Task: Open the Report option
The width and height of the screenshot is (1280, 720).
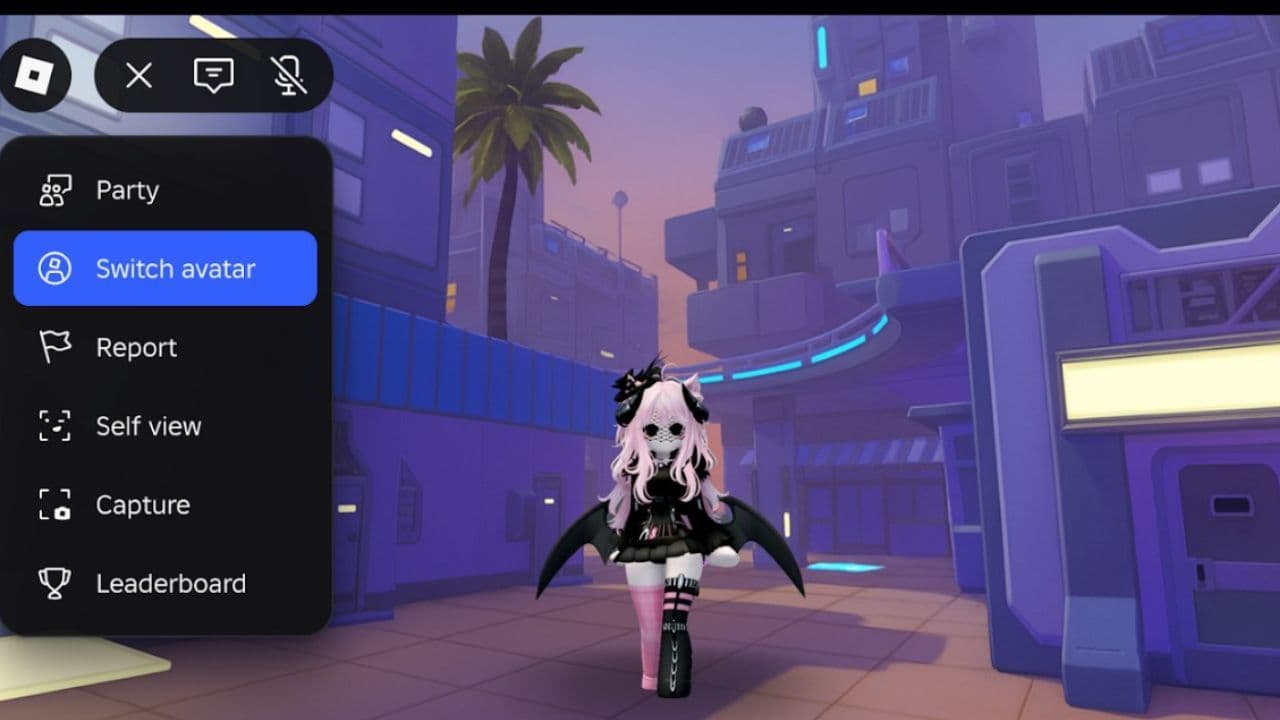Action: [136, 346]
